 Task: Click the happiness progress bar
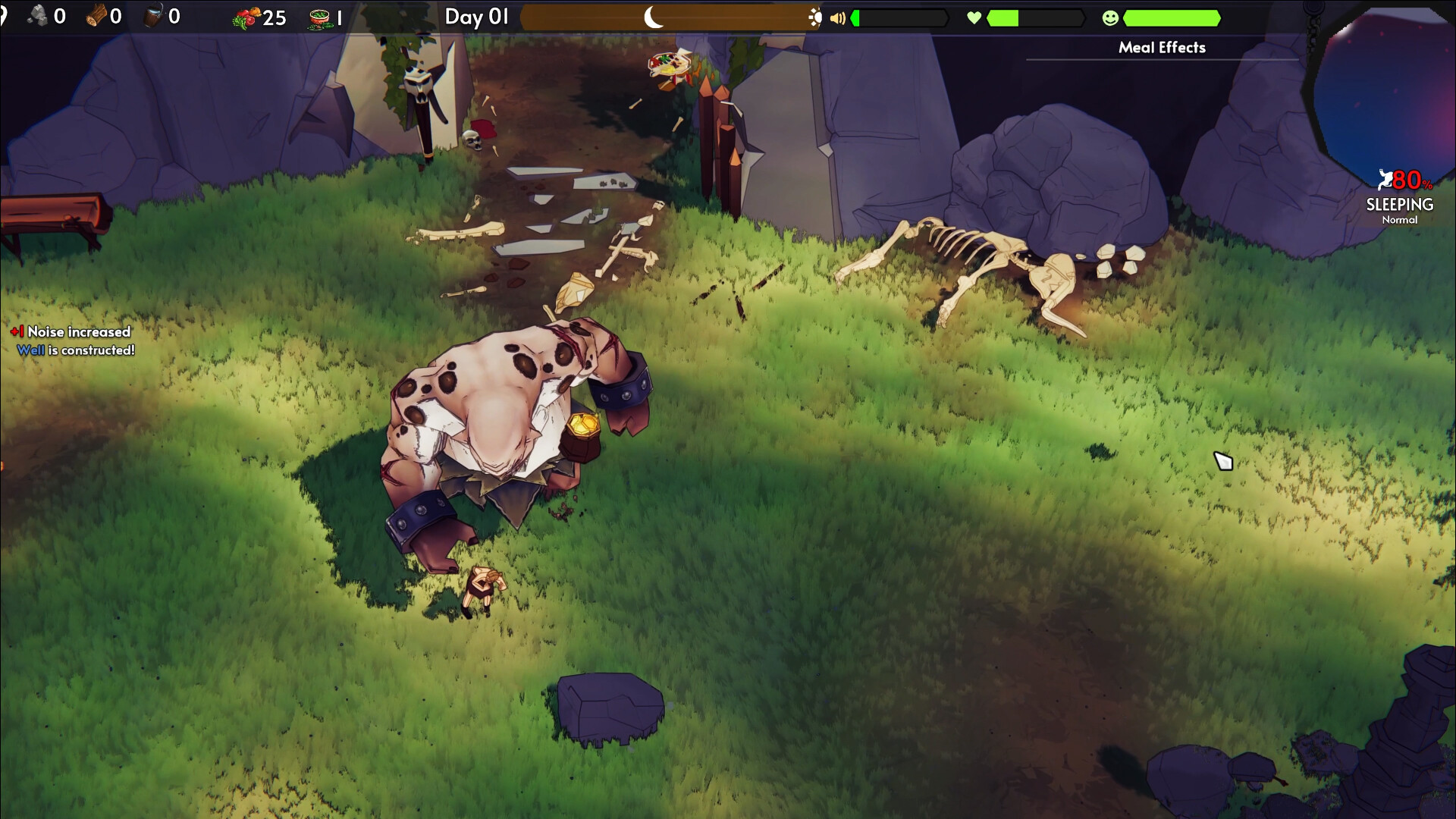click(x=1172, y=17)
